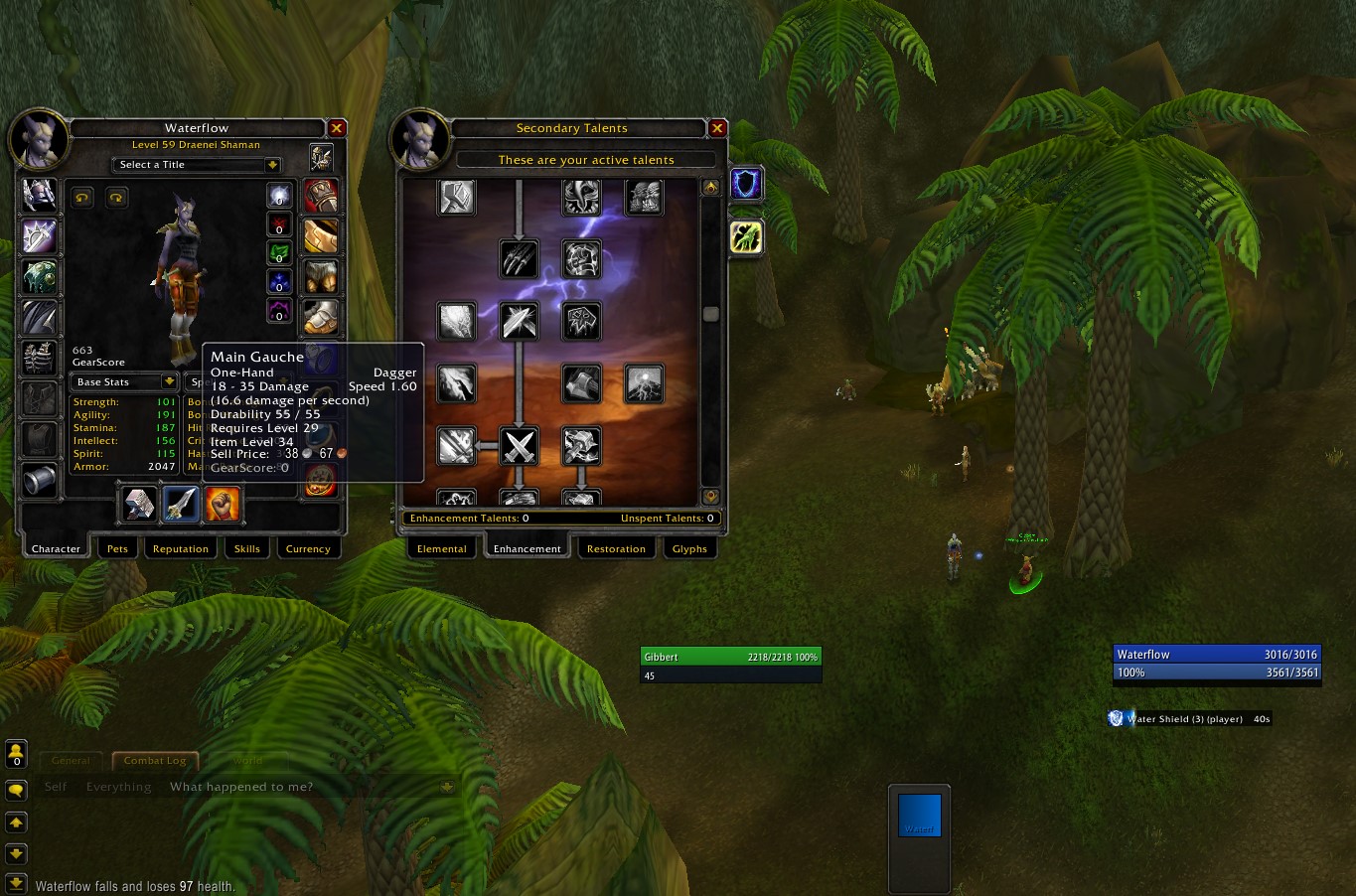This screenshot has height=896, width=1356.
Task: Click the head slot item in the character pane
Action: coord(40,195)
